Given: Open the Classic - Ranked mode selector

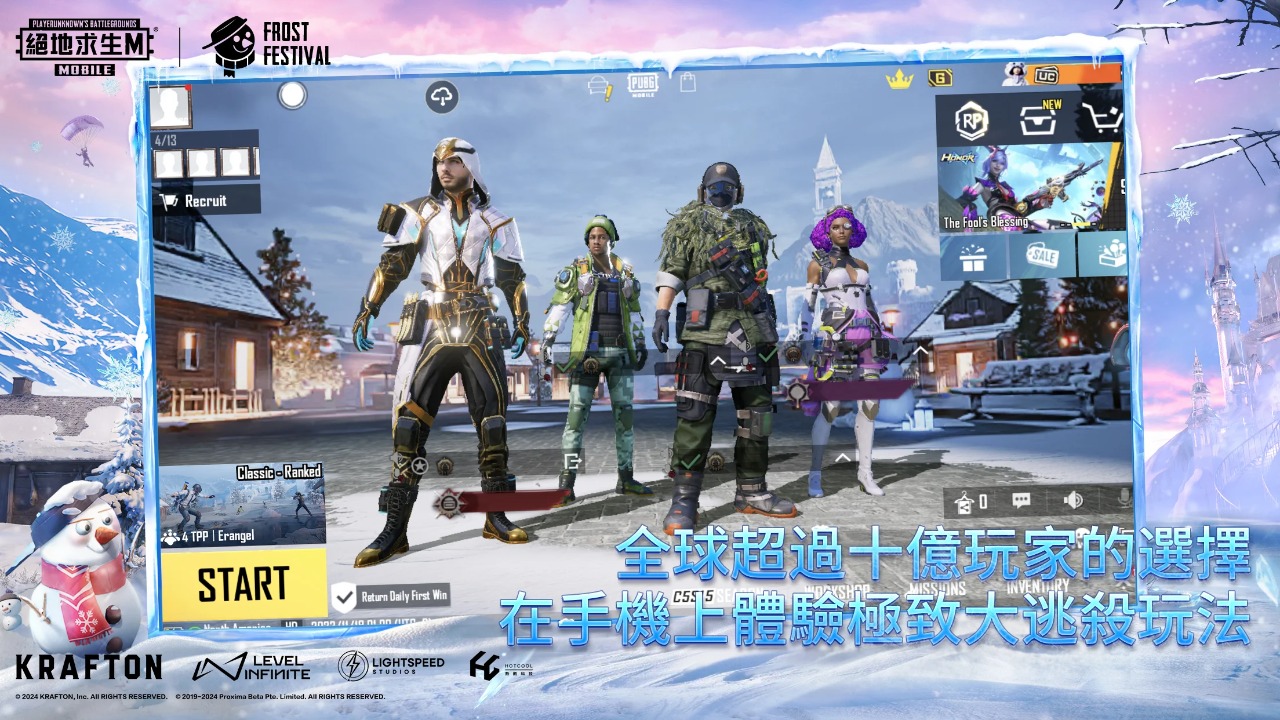Looking at the screenshot, I should pos(242,504).
